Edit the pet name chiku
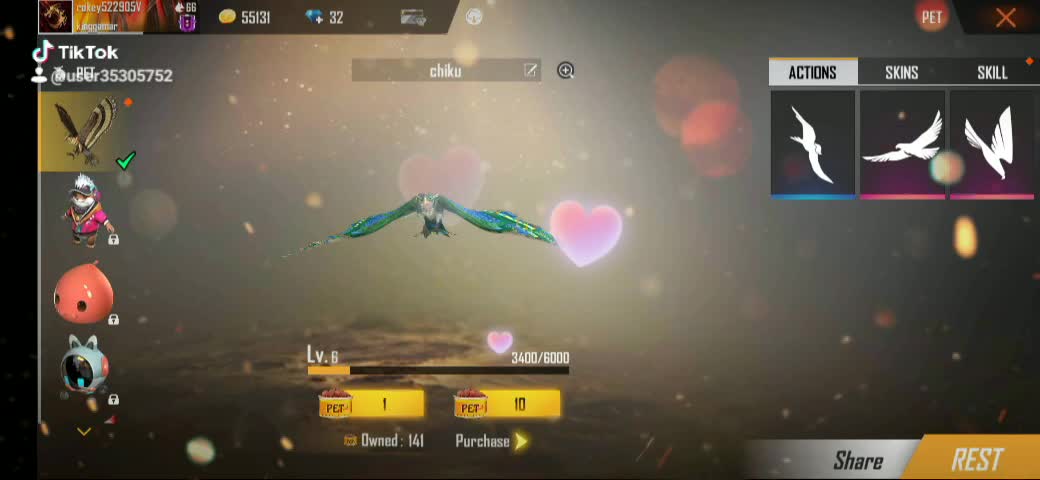The image size is (1040, 480). click(x=530, y=70)
